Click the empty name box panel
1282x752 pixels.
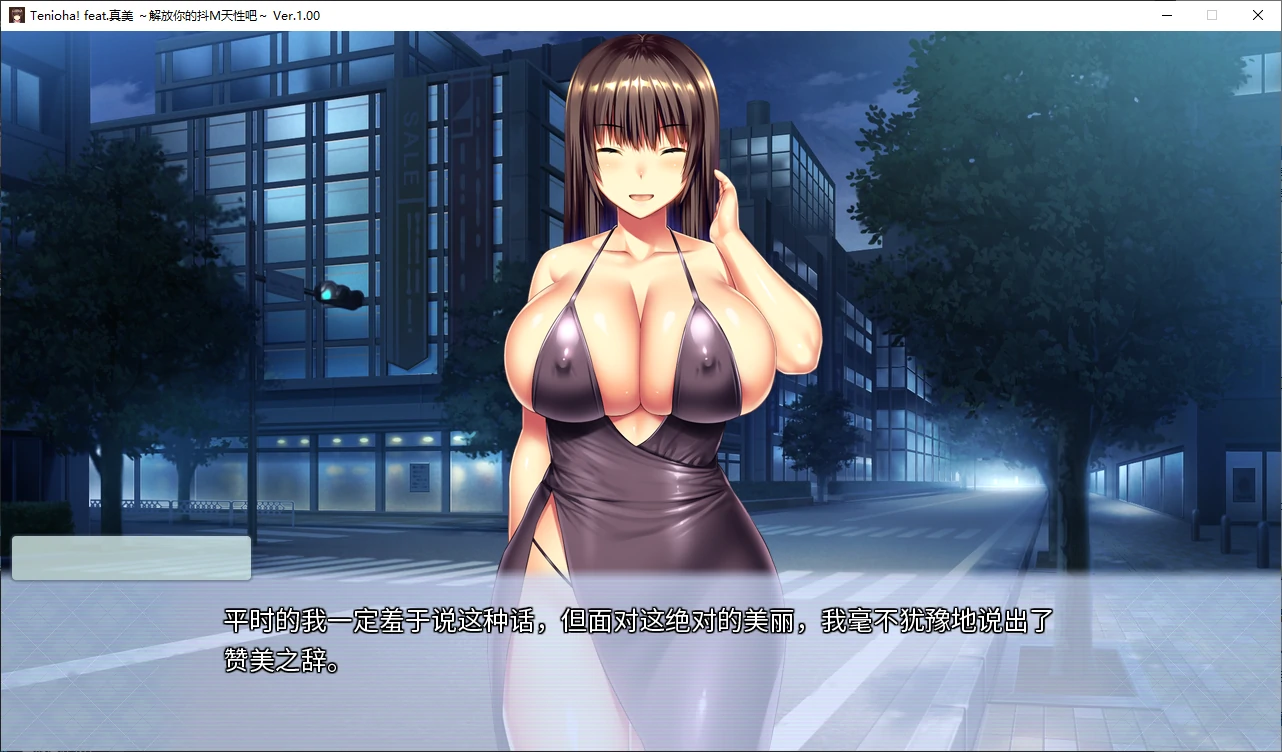click(x=130, y=558)
